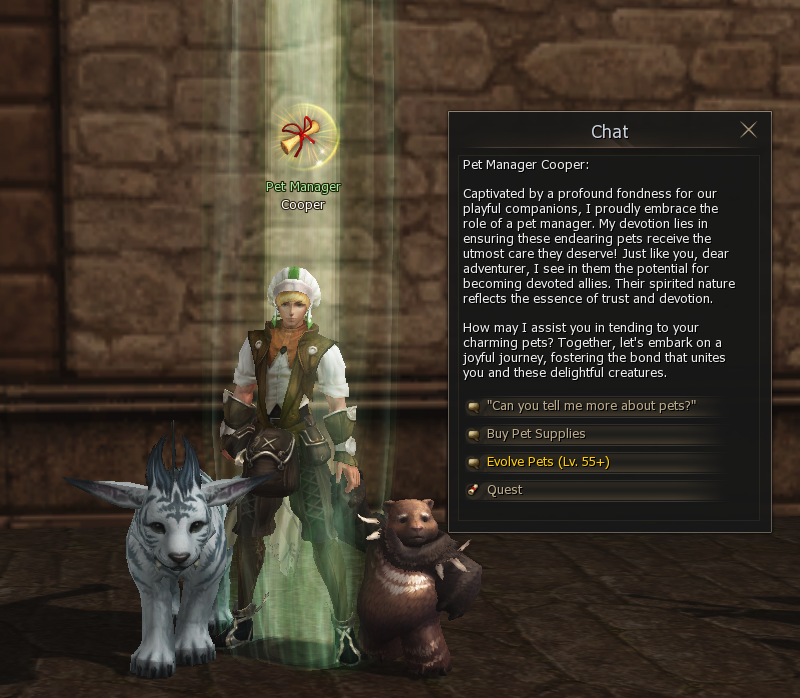This screenshot has width=800, height=698.
Task: Choose the Buy Pet Supplies option
Action: point(536,434)
